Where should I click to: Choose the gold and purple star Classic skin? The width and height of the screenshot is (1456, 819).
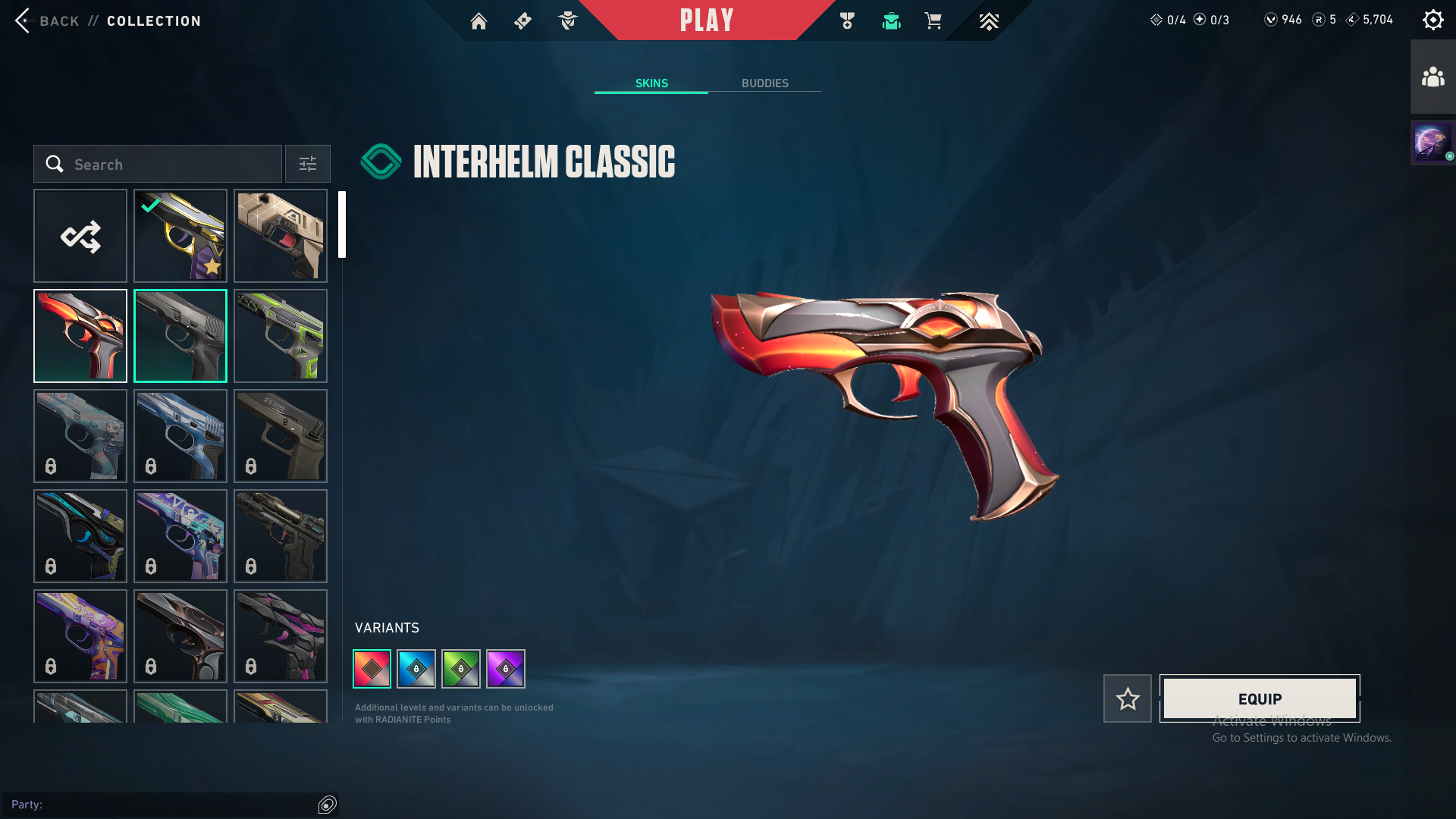(x=180, y=236)
